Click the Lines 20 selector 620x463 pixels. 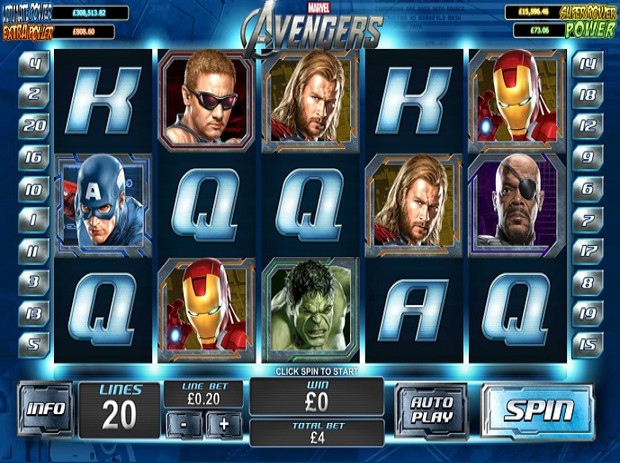point(118,408)
